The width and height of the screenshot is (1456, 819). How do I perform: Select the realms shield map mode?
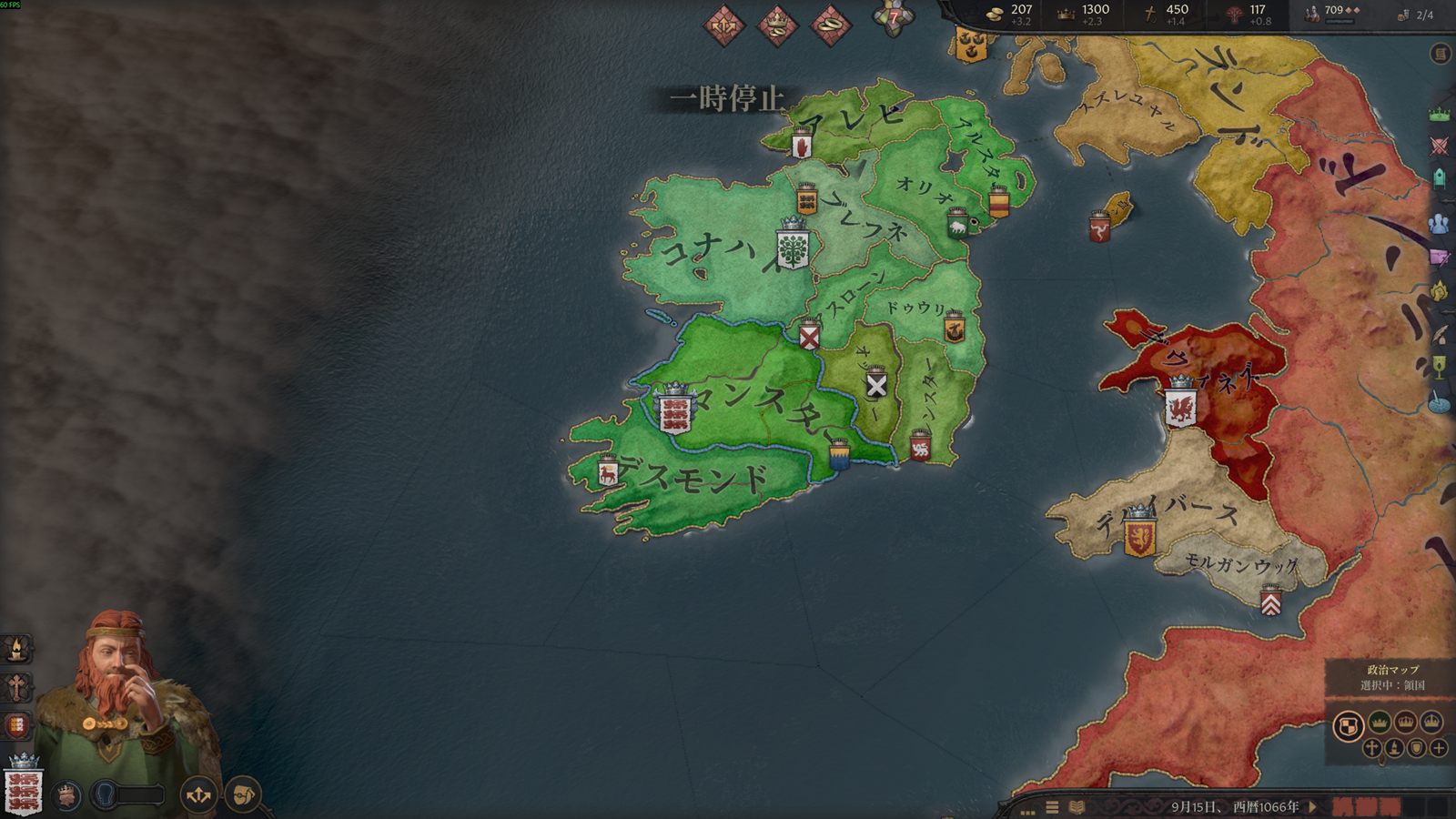click(1348, 726)
